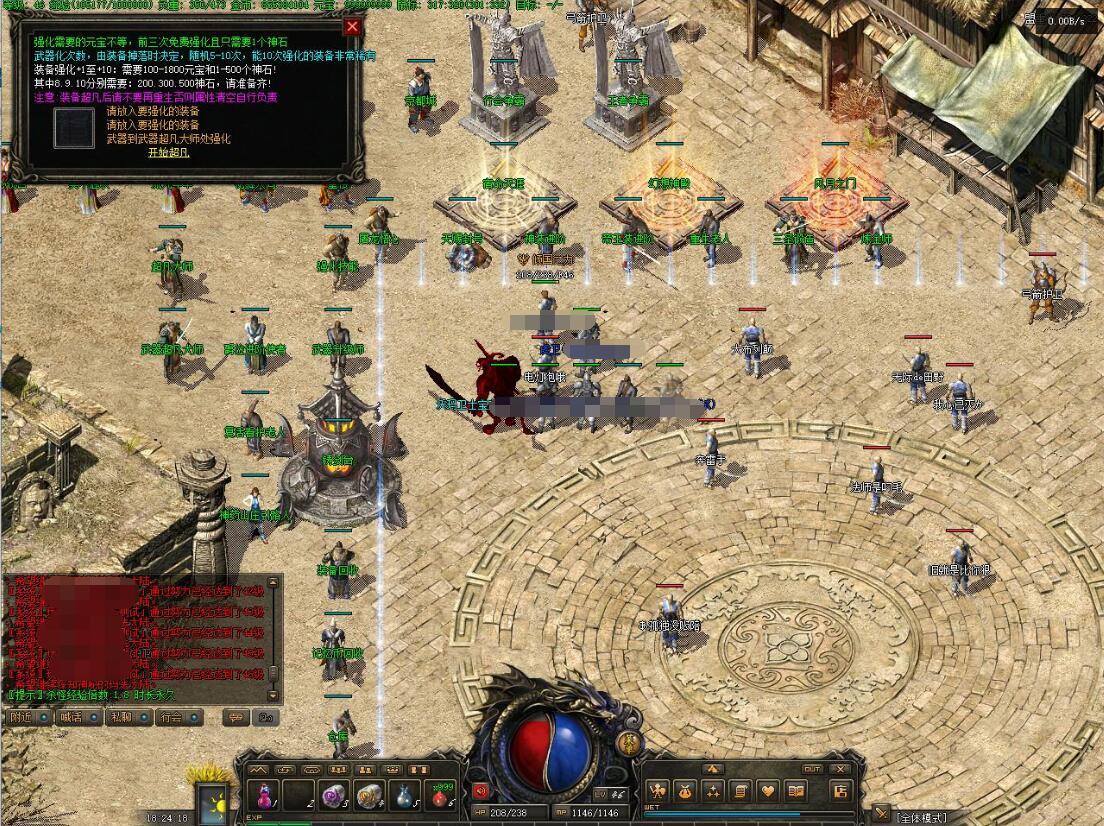Screen dimensions: 1104x826
Task: Select the 行会 guild chat channel
Action: click(x=171, y=717)
